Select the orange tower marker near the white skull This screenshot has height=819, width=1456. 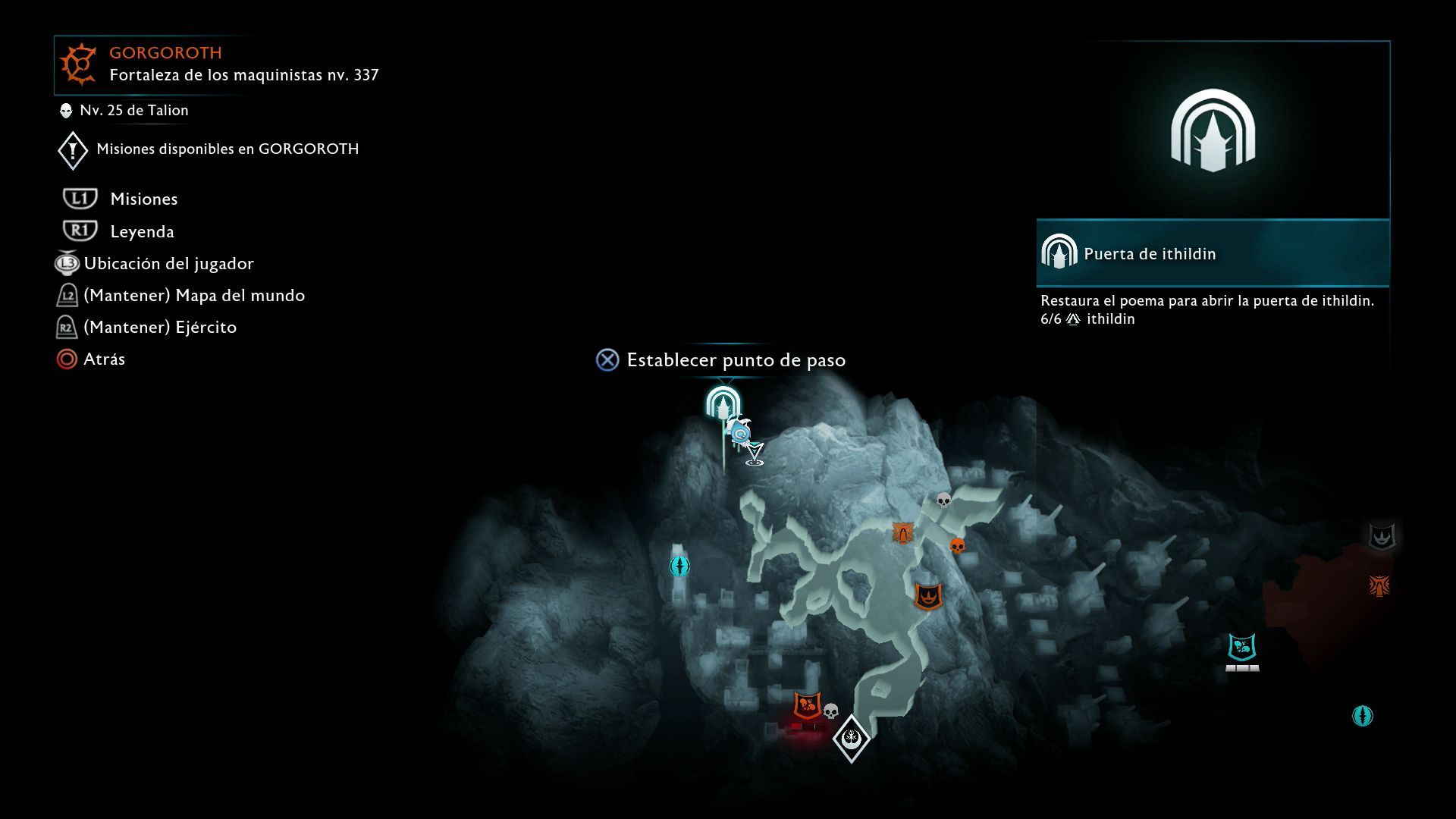[x=902, y=532]
